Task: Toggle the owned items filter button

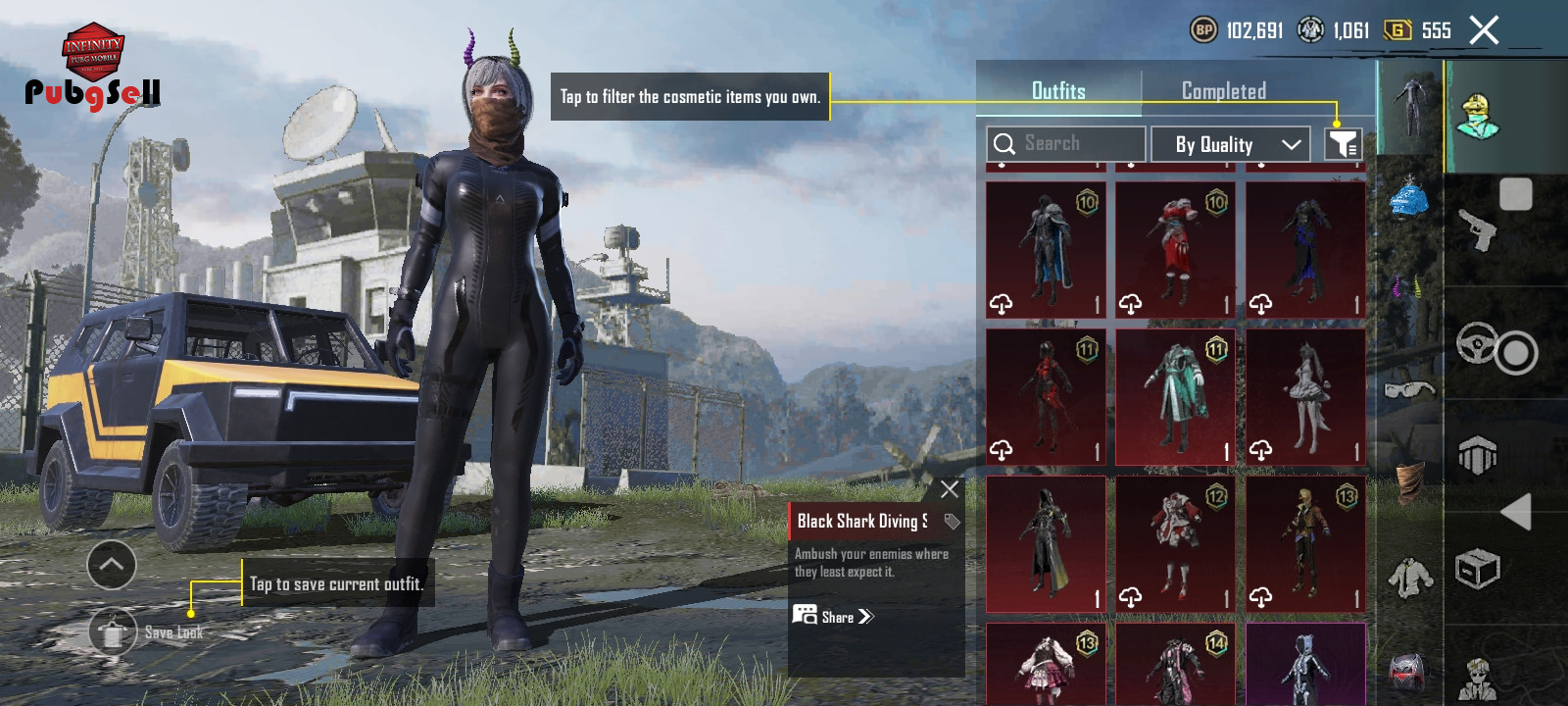Action: [1343, 145]
